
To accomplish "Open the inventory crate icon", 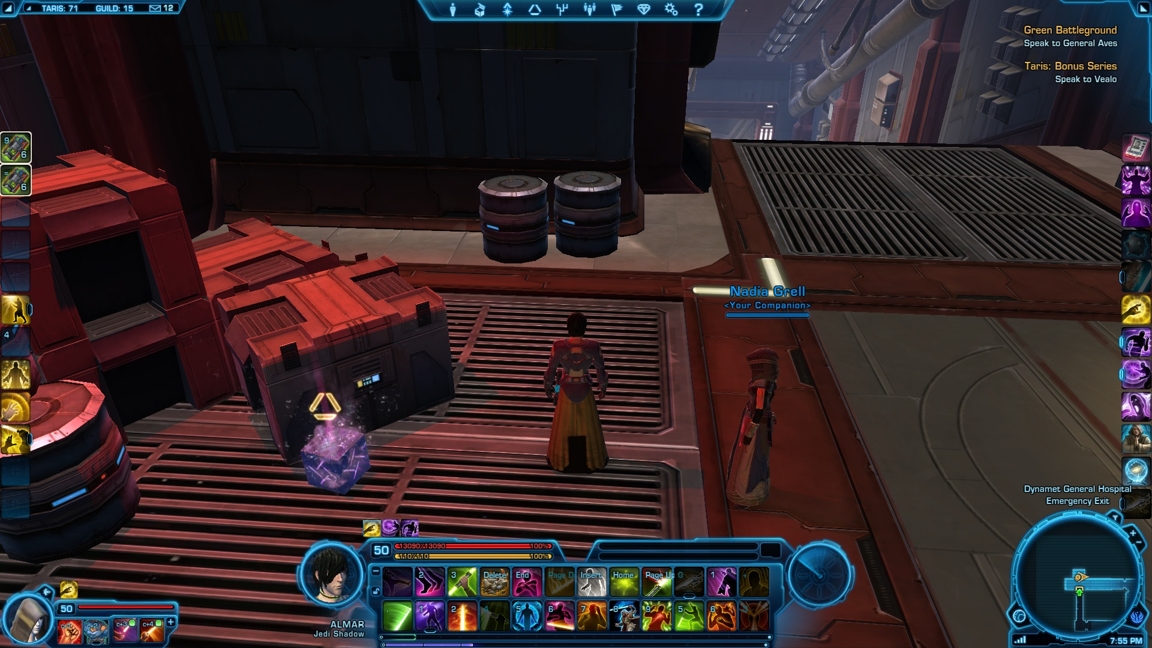I will pyautogui.click(x=480, y=10).
